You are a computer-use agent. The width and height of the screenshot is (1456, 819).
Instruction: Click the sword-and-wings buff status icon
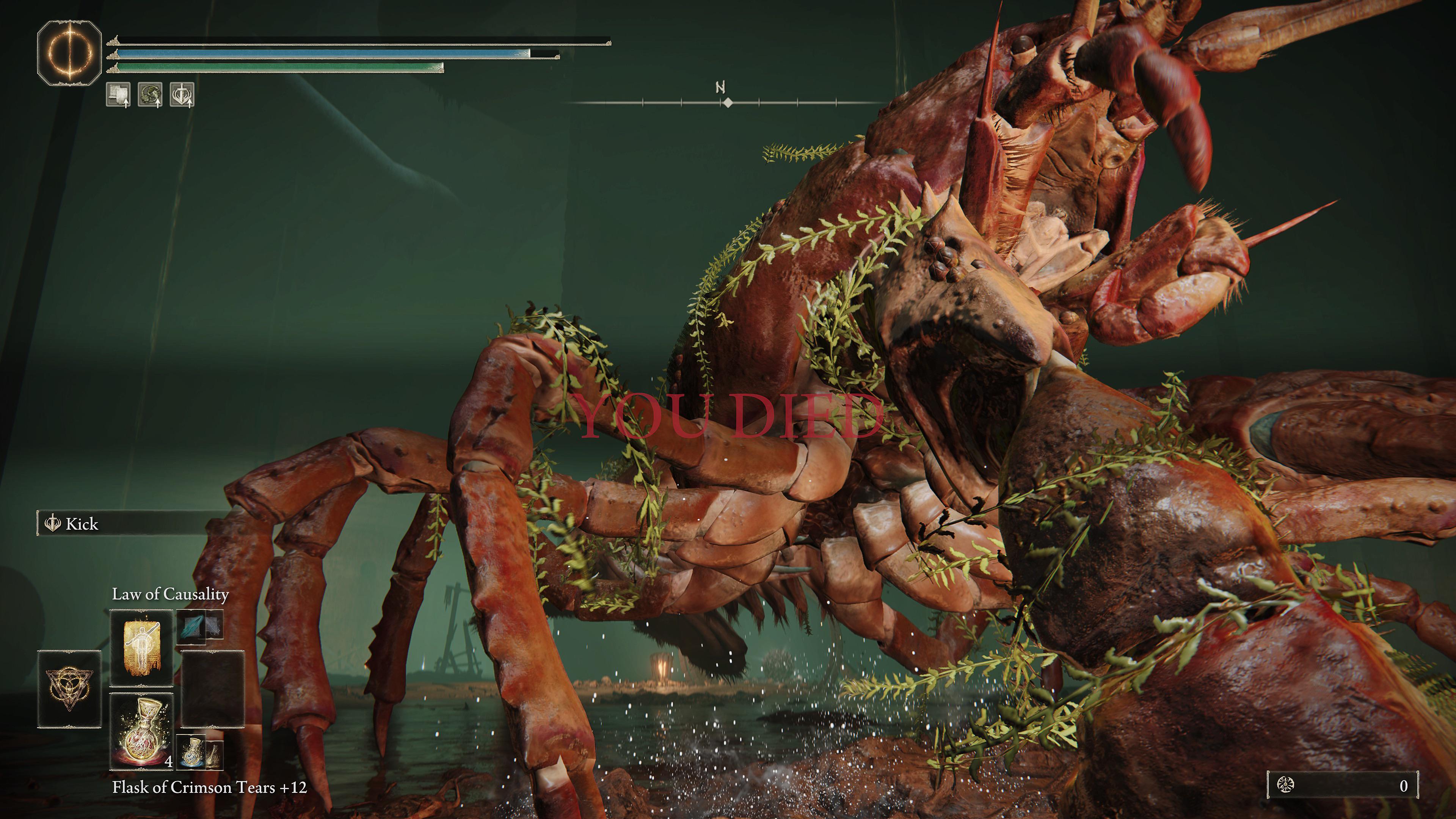tap(182, 94)
